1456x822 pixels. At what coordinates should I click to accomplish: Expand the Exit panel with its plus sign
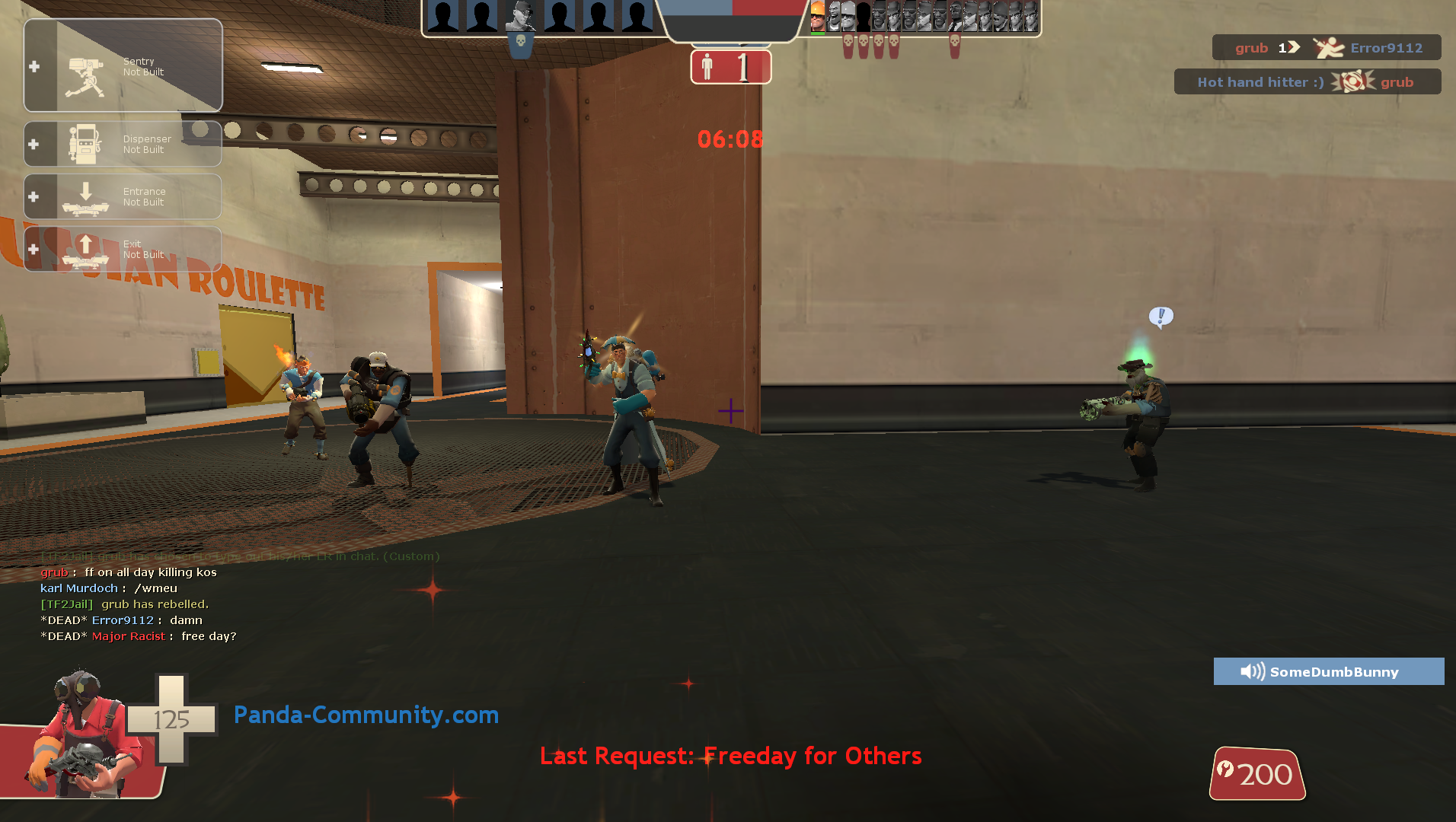coord(34,248)
